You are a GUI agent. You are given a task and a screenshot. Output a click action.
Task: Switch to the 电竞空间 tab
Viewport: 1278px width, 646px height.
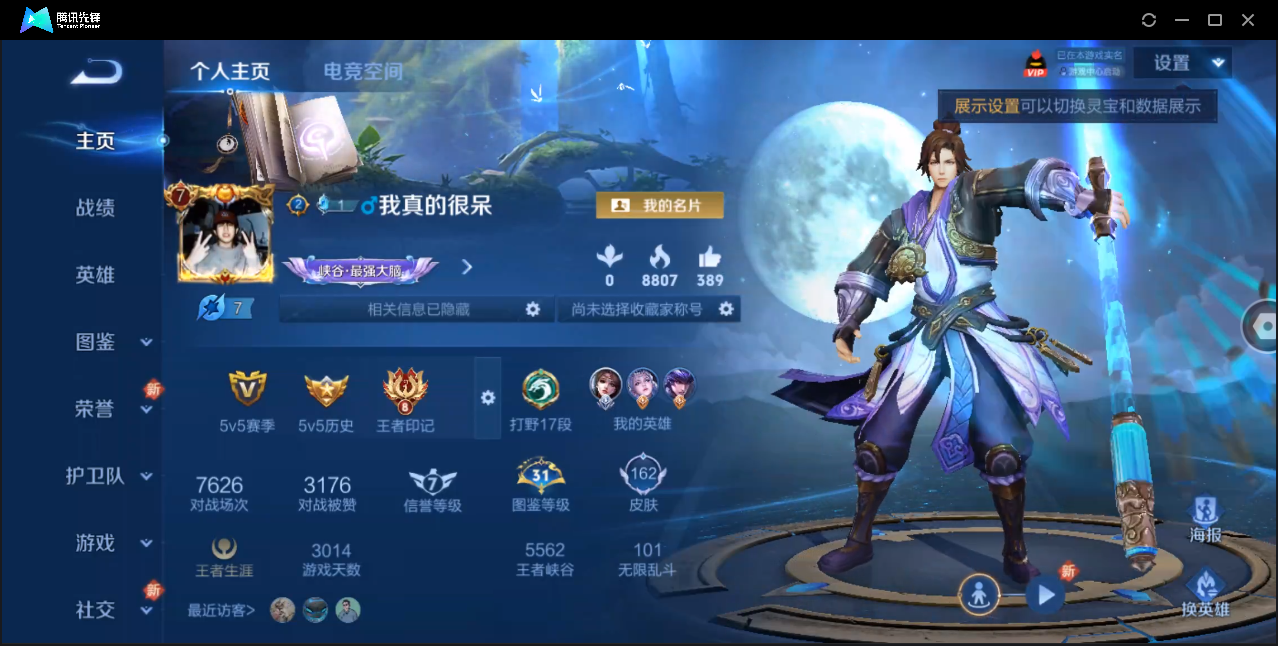pos(363,71)
